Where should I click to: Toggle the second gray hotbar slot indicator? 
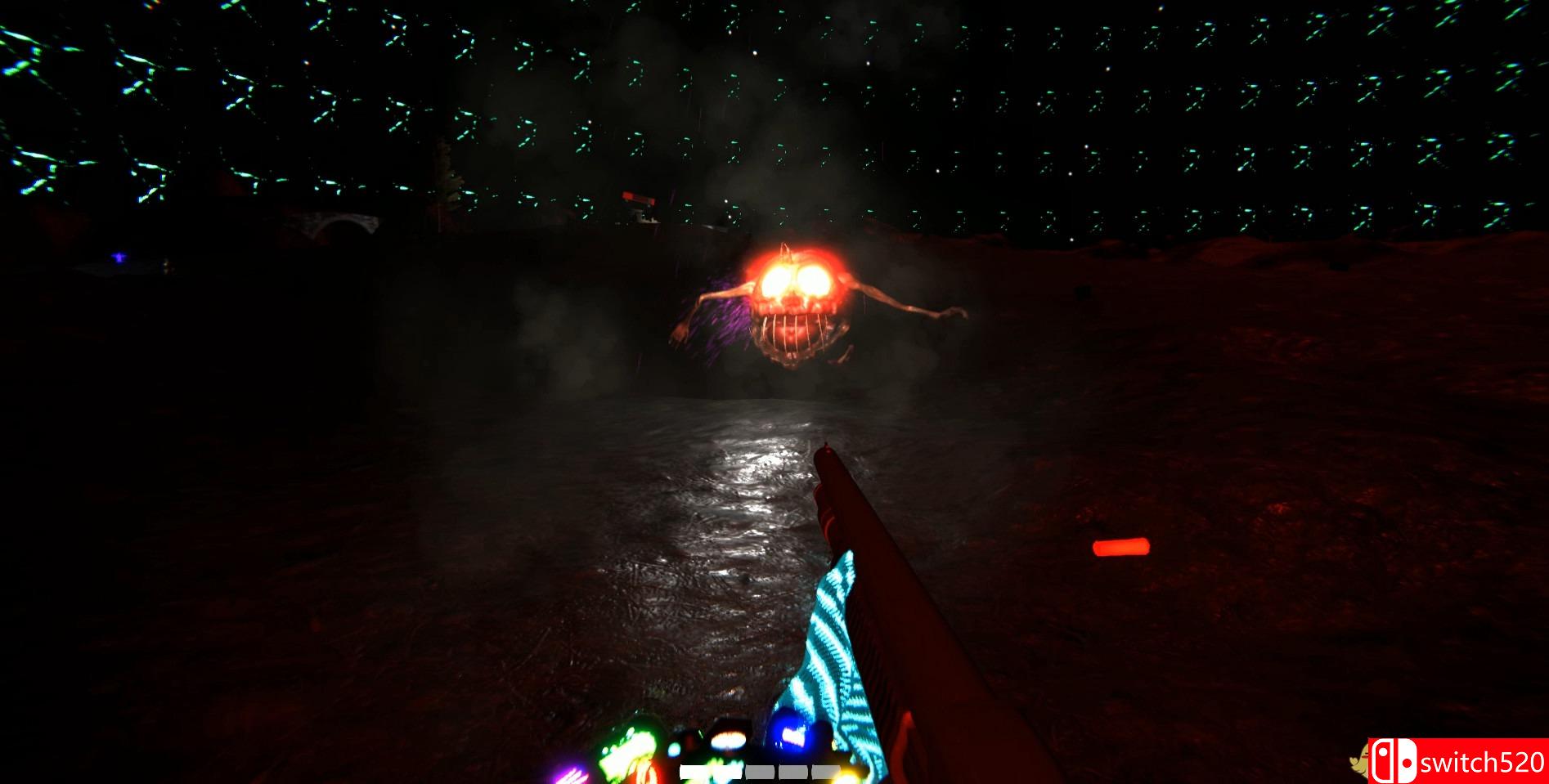coord(761,769)
